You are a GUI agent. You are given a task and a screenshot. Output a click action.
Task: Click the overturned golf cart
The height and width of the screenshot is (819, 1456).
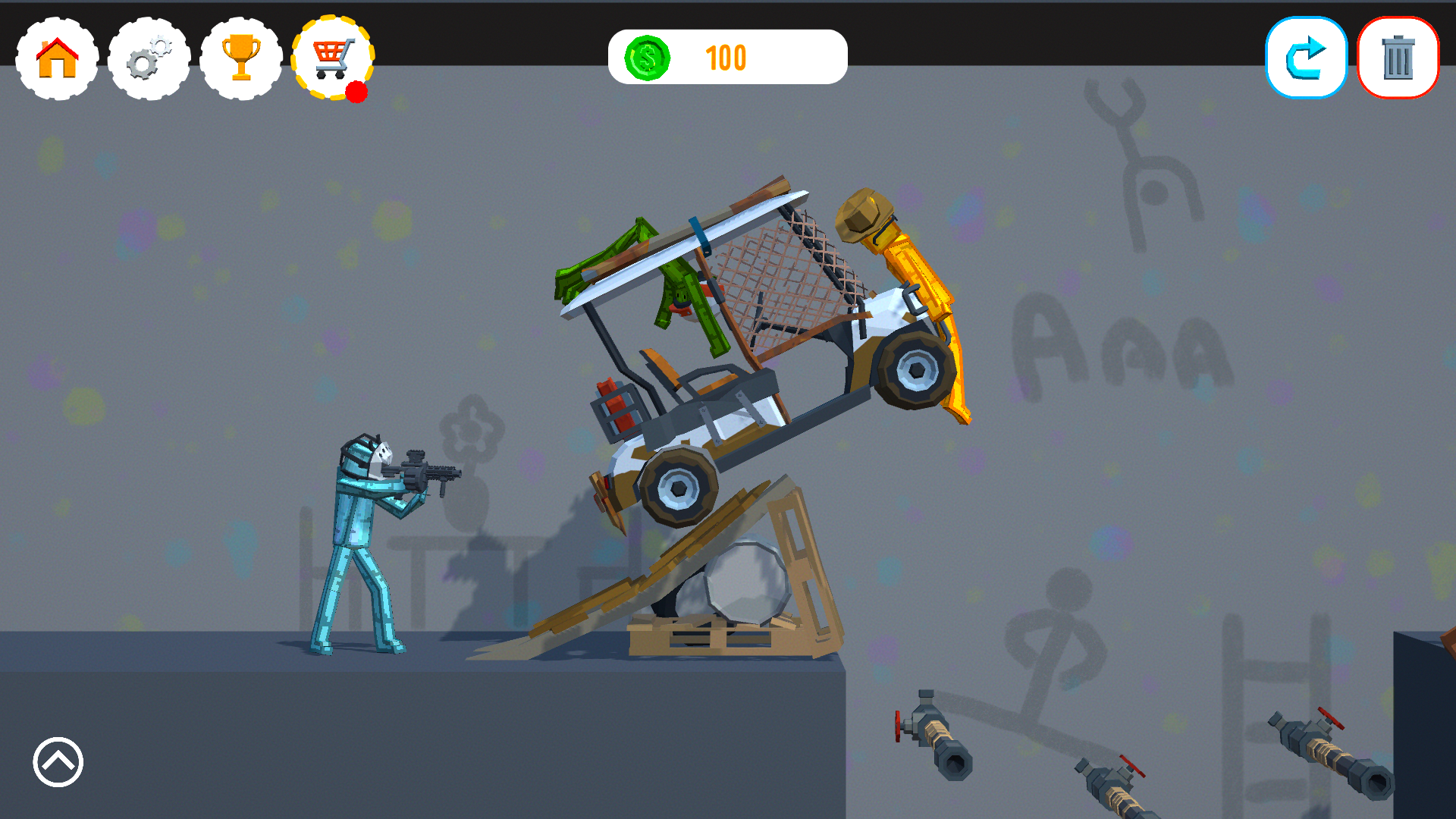[758, 379]
